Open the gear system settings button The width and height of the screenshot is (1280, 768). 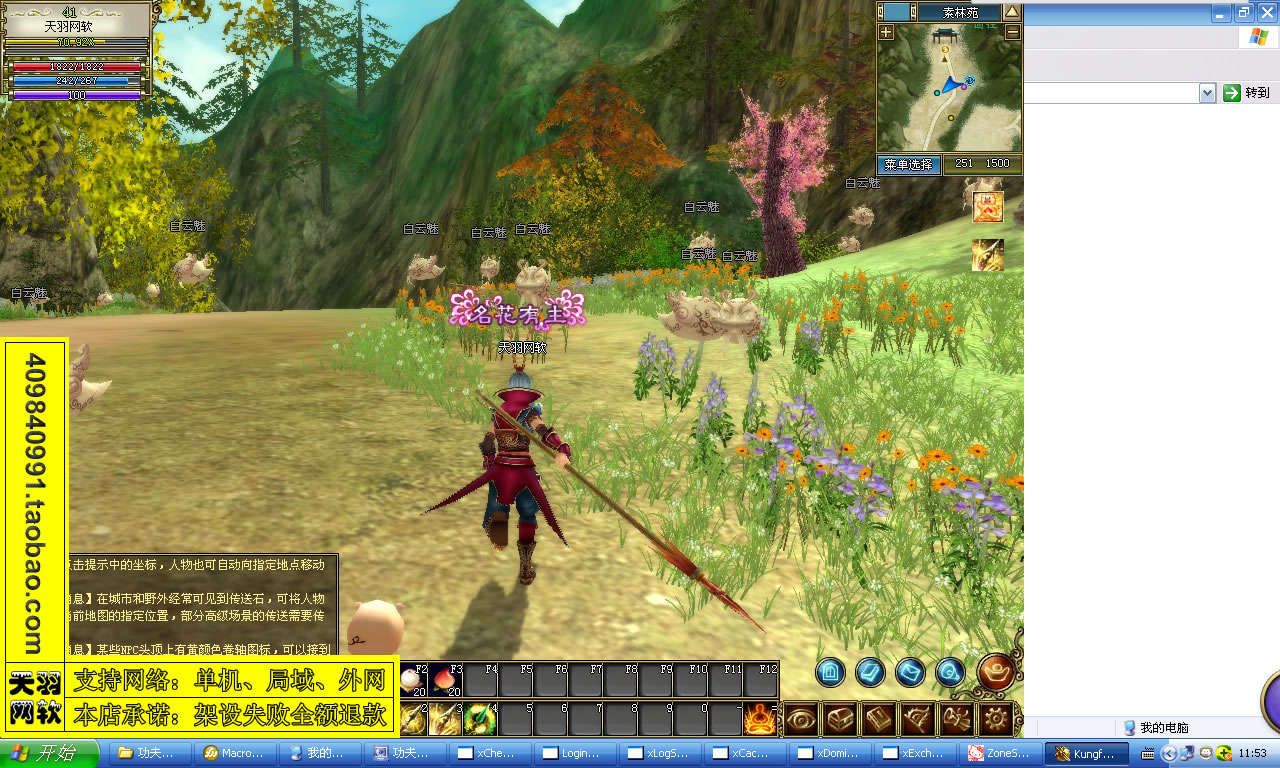pyautogui.click(x=995, y=718)
